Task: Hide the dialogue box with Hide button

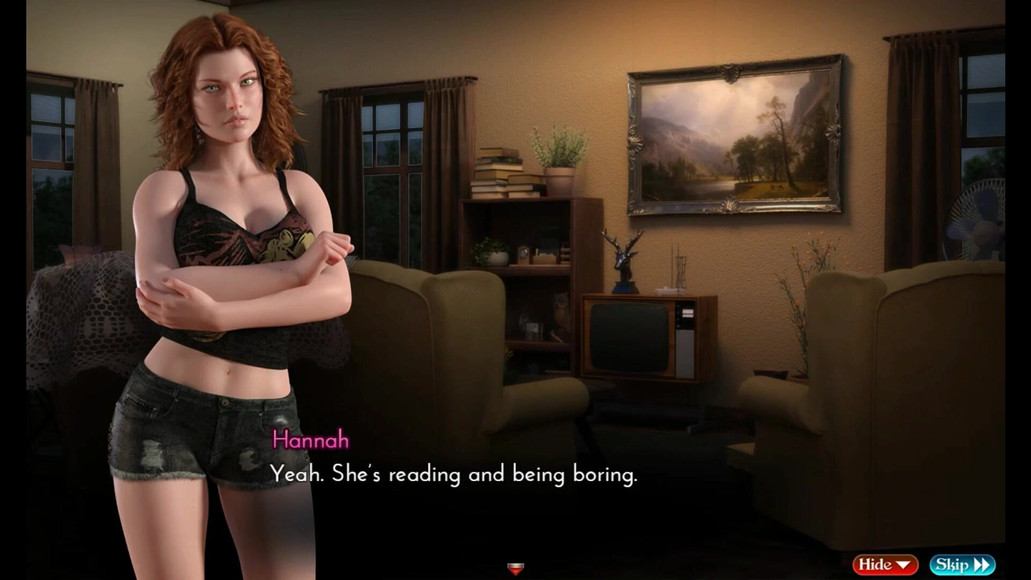Action: (x=885, y=565)
